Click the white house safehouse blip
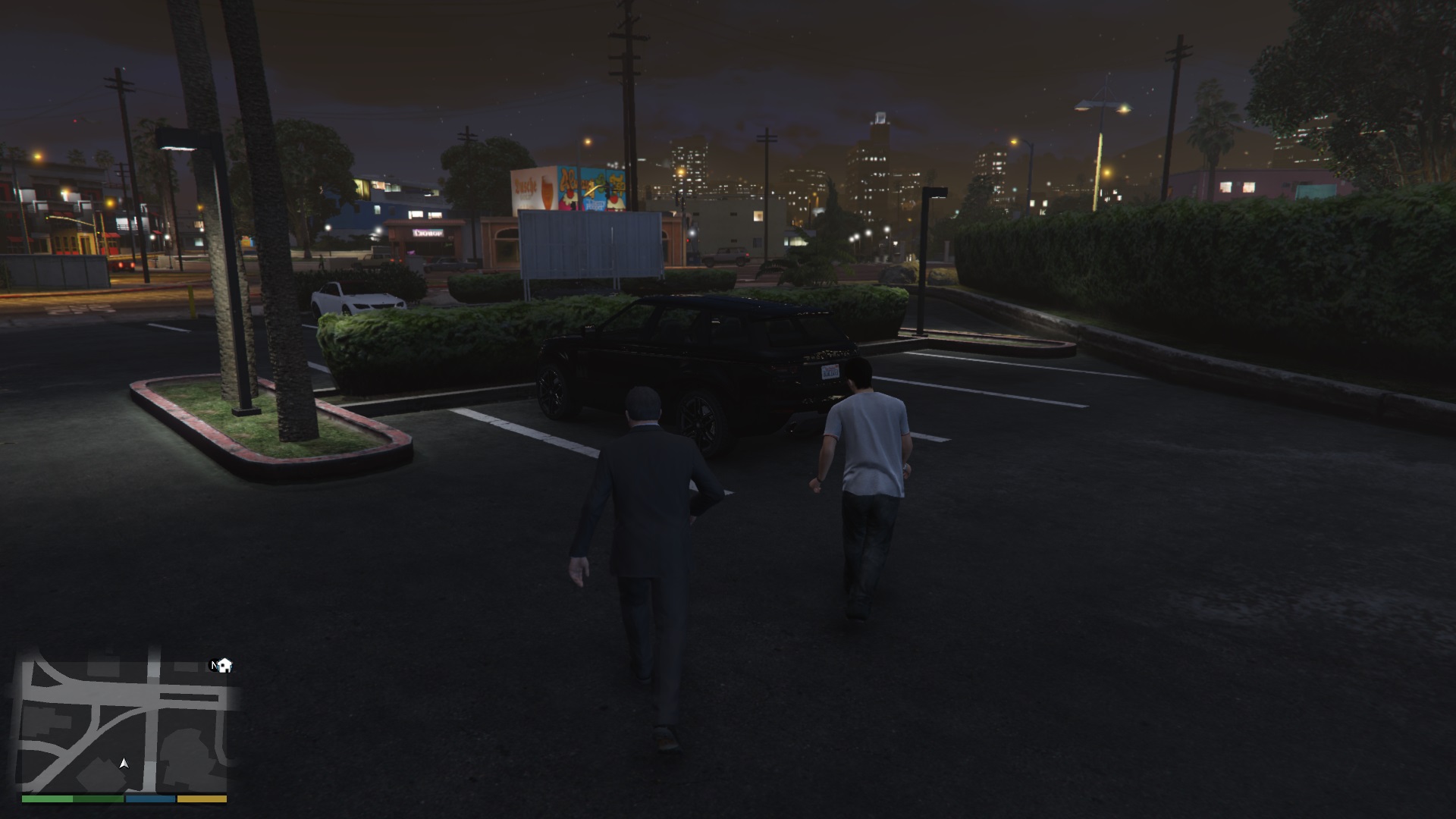The width and height of the screenshot is (1456, 819). 224,666
